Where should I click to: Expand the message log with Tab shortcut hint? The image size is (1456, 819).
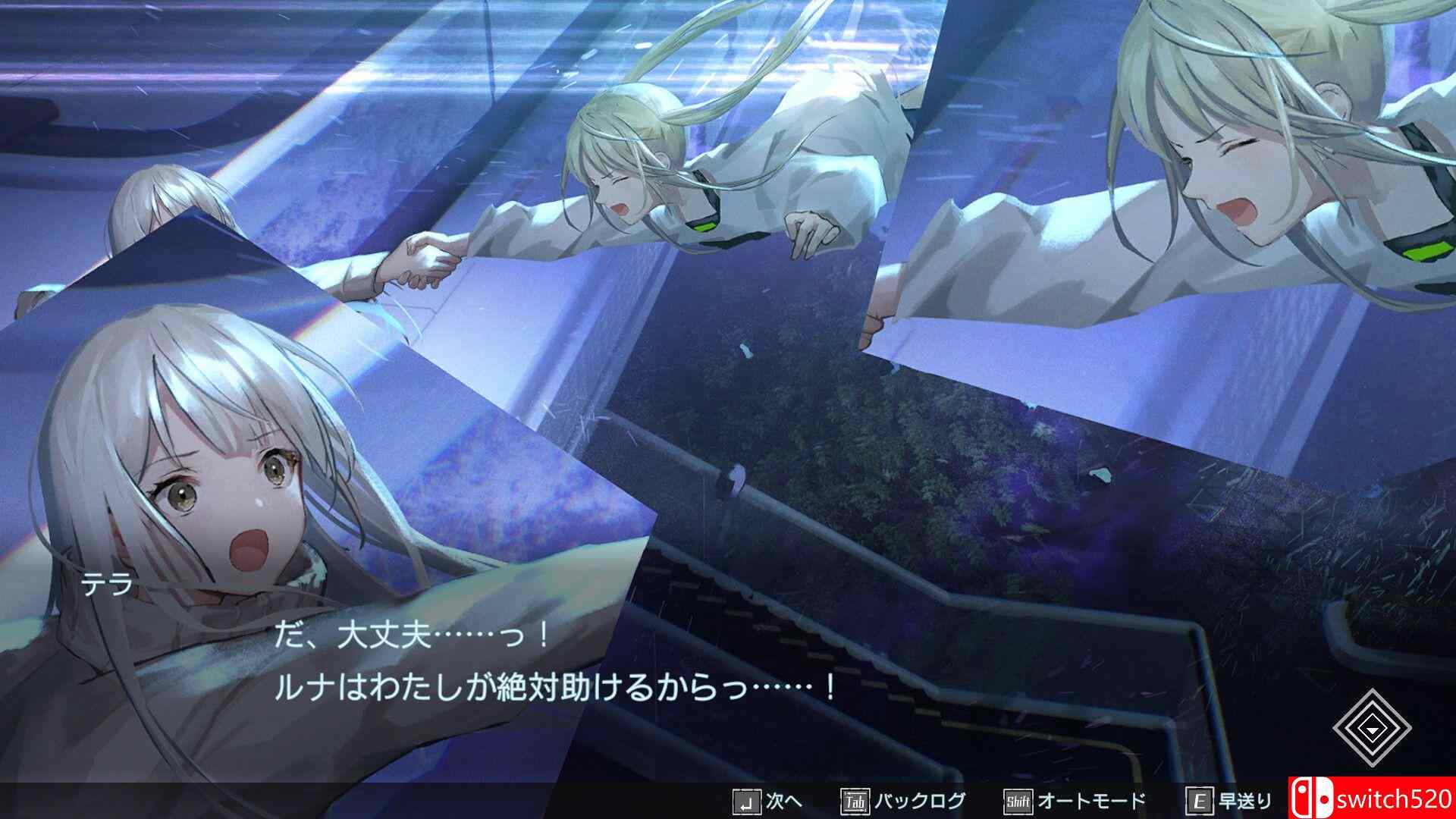(896, 799)
